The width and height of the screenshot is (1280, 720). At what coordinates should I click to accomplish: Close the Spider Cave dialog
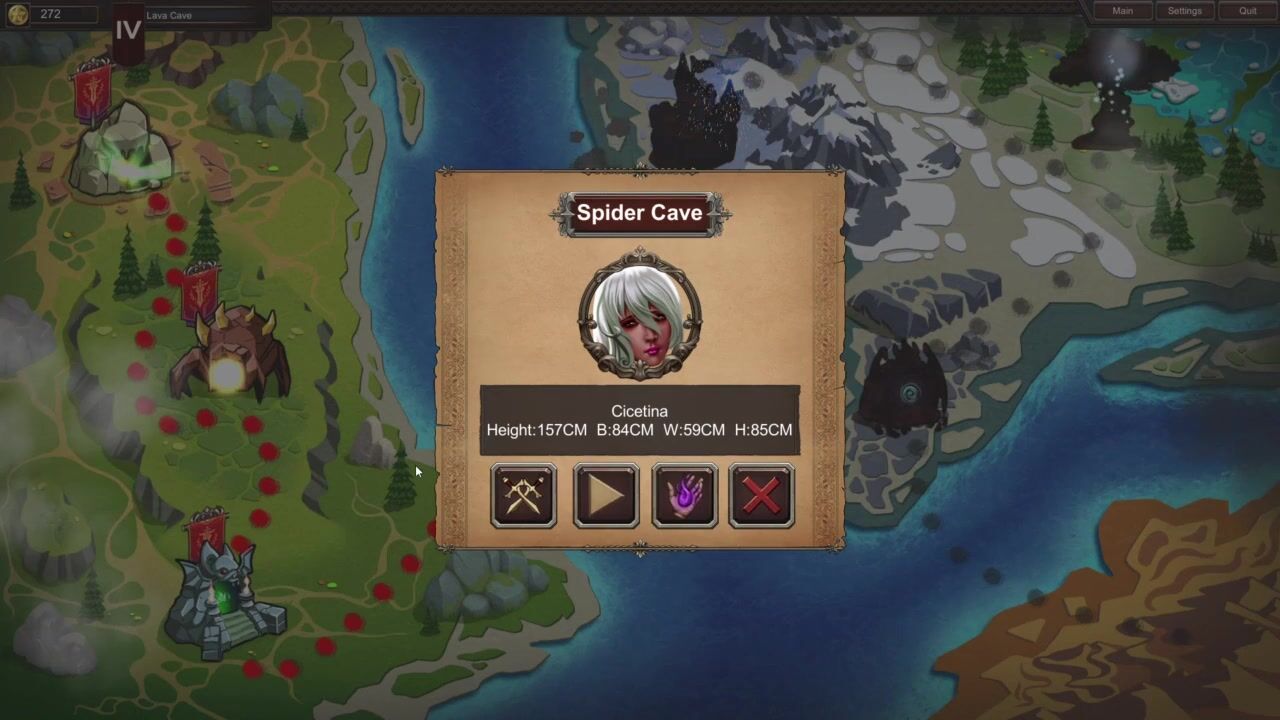click(x=762, y=495)
